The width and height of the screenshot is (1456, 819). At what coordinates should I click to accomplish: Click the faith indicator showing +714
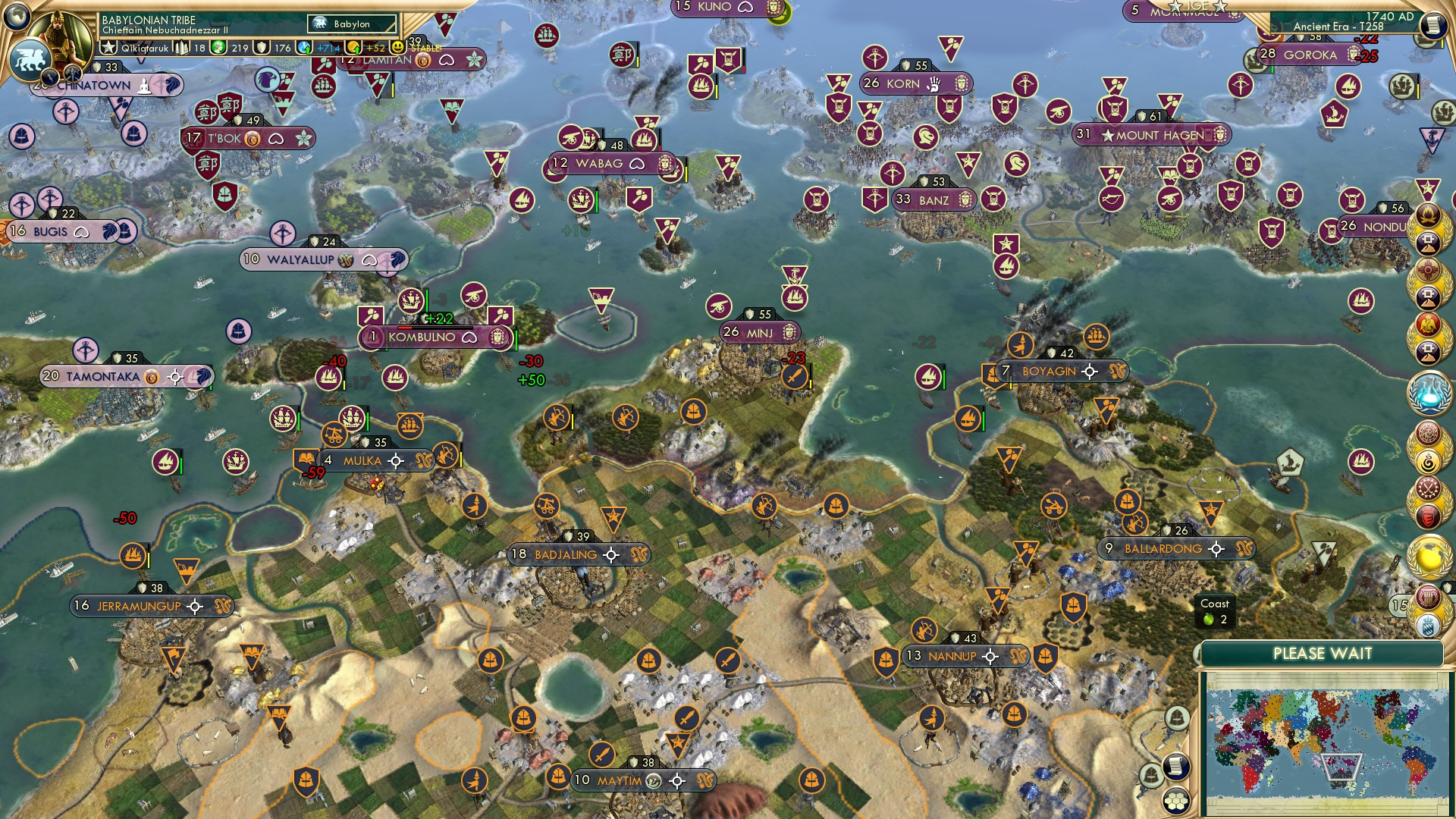point(305,47)
